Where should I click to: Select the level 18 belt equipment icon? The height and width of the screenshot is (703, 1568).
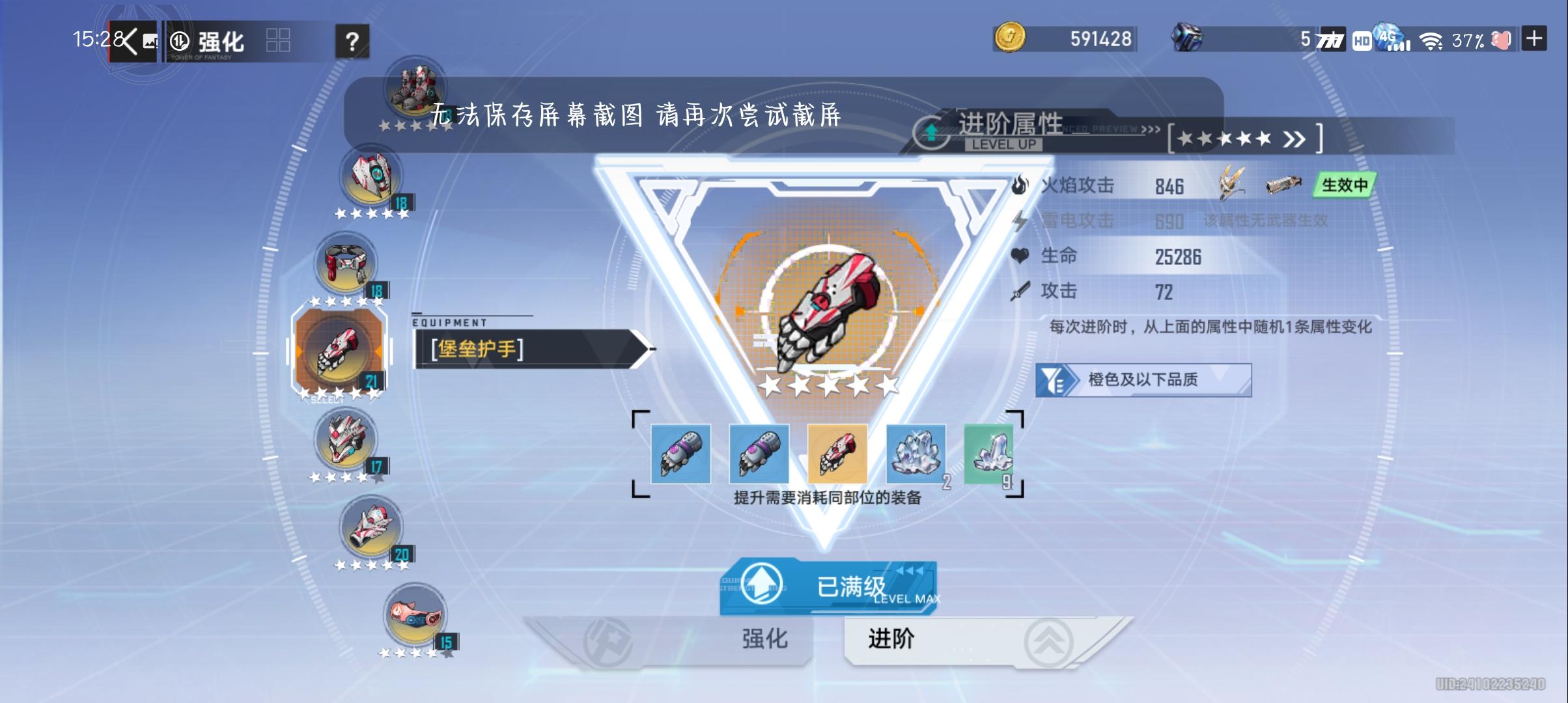tap(345, 265)
